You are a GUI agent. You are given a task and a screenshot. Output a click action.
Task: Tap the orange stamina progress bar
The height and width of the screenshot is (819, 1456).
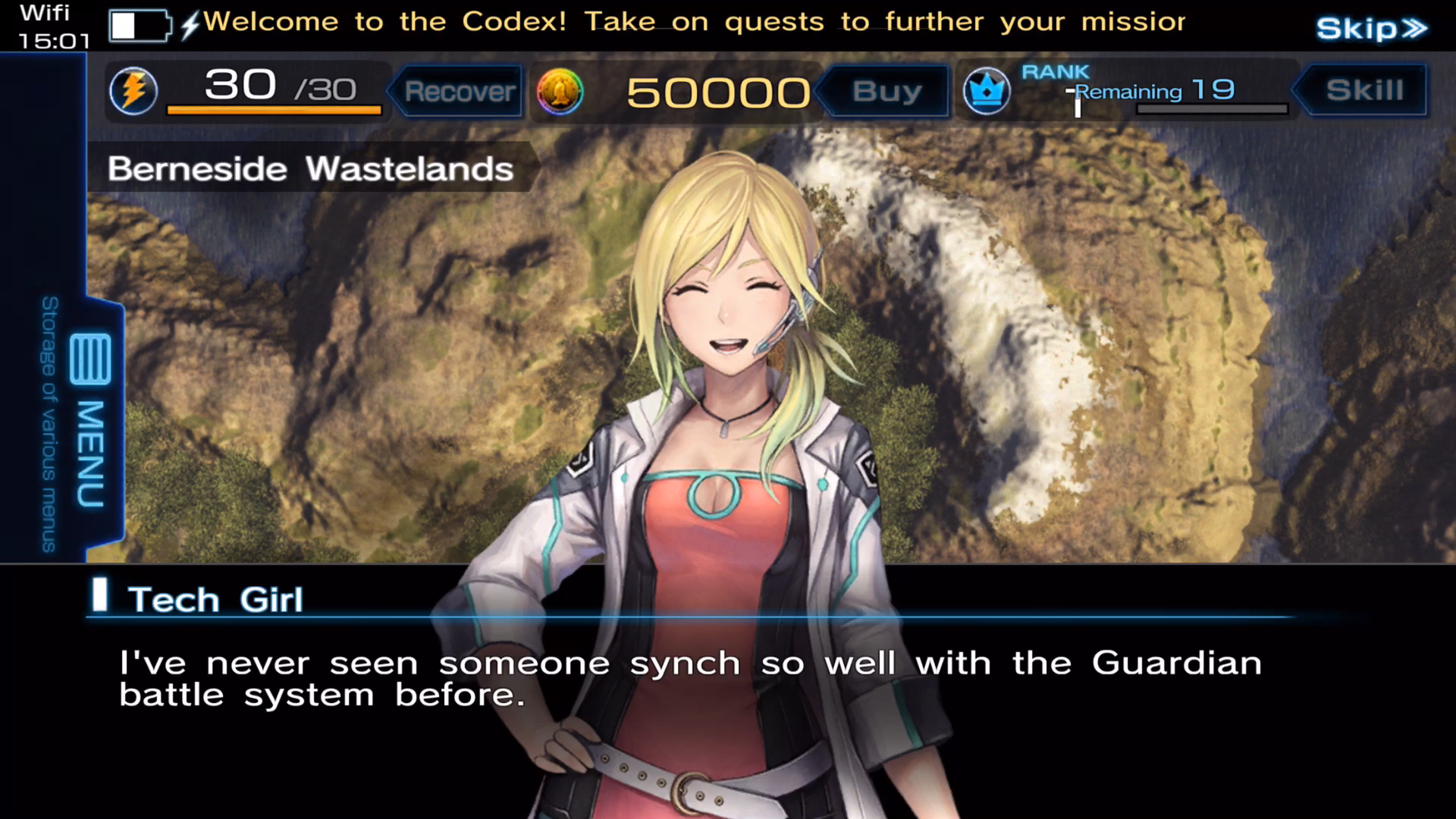tap(275, 112)
